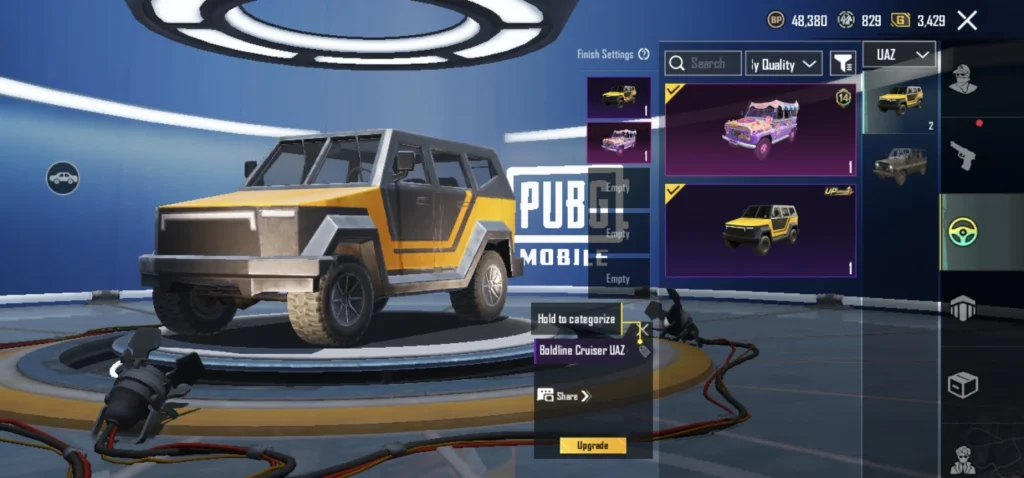This screenshot has height=478, width=1024.
Task: Select the yellow UAZ finish slot thumbnail
Action: tap(619, 97)
